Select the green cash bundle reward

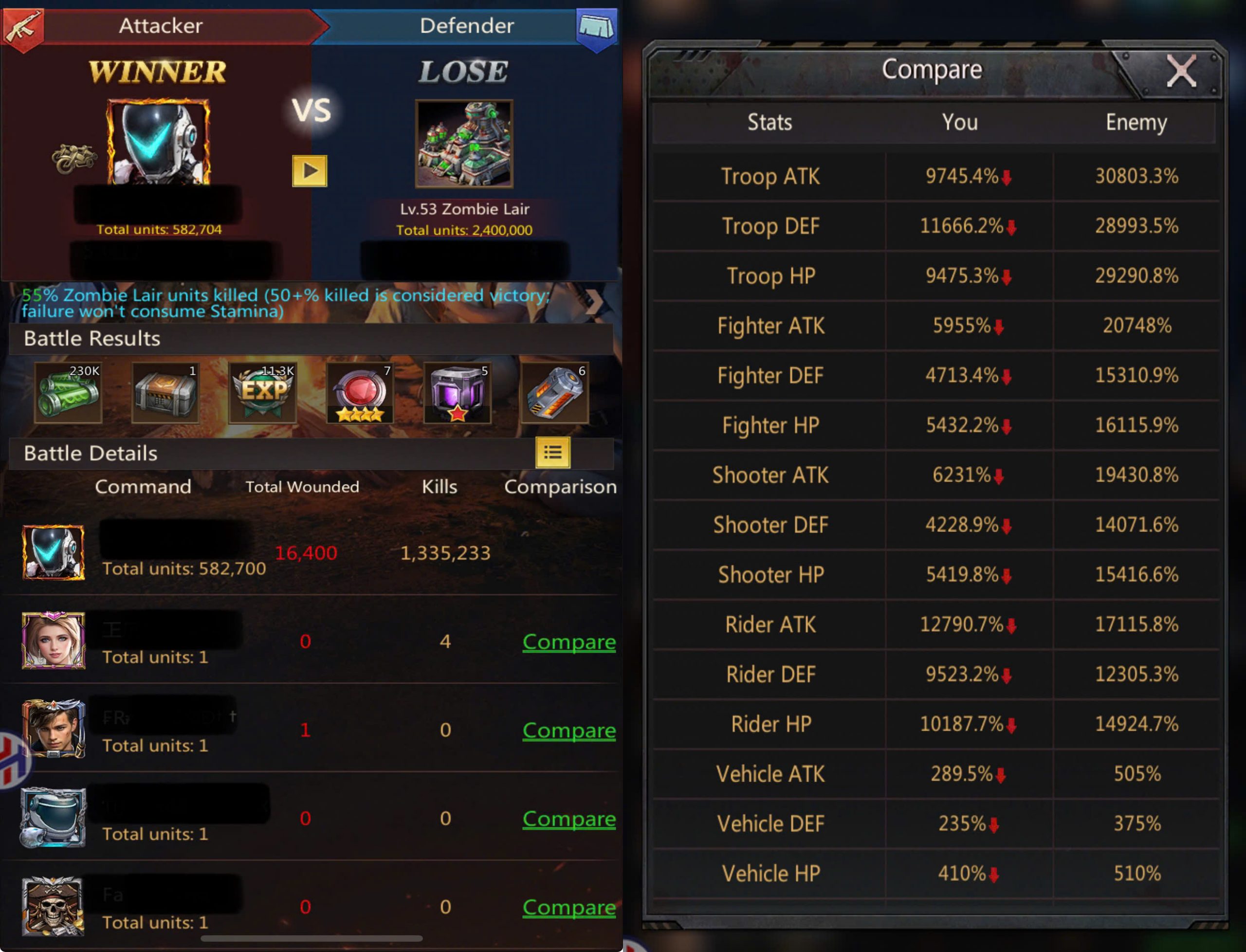69,393
